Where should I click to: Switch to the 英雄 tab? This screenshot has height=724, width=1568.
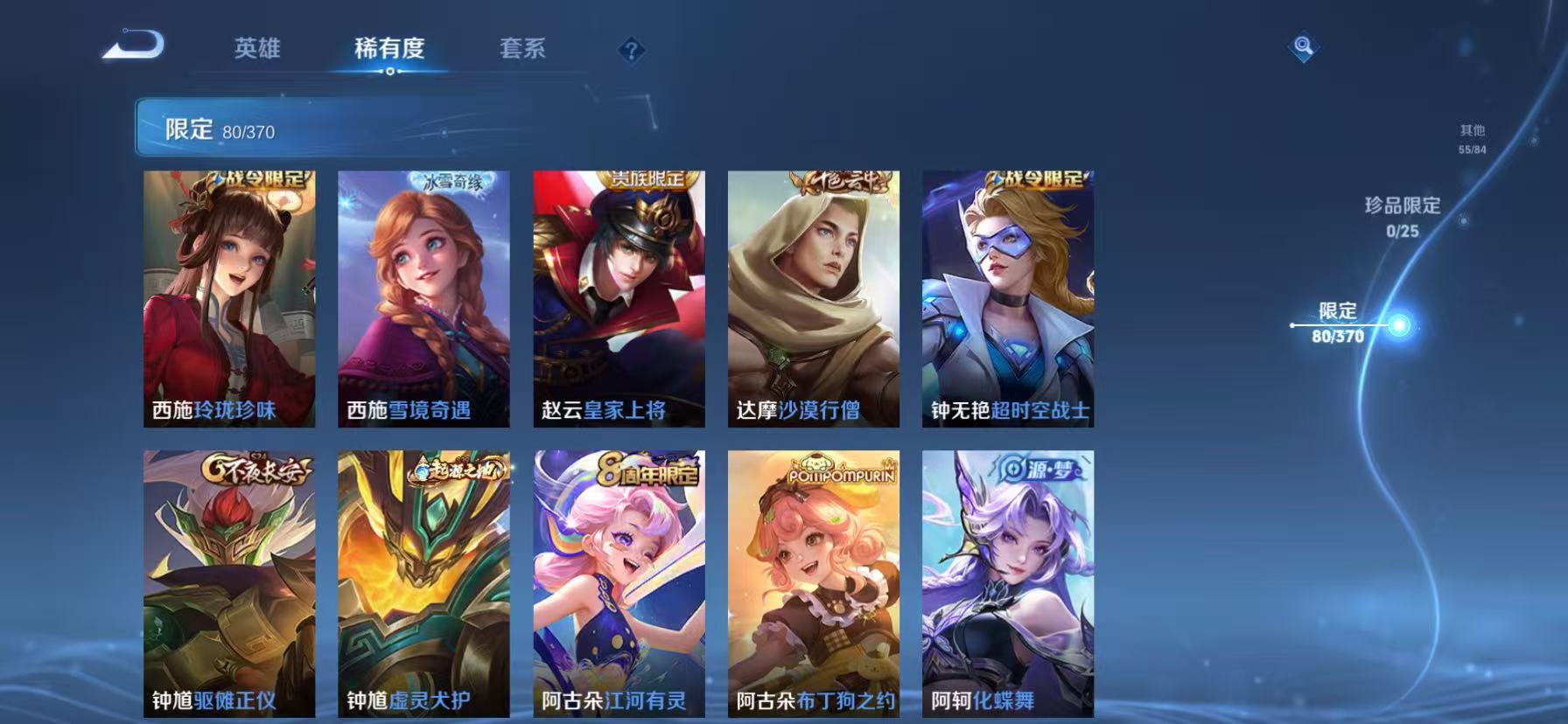(x=257, y=50)
